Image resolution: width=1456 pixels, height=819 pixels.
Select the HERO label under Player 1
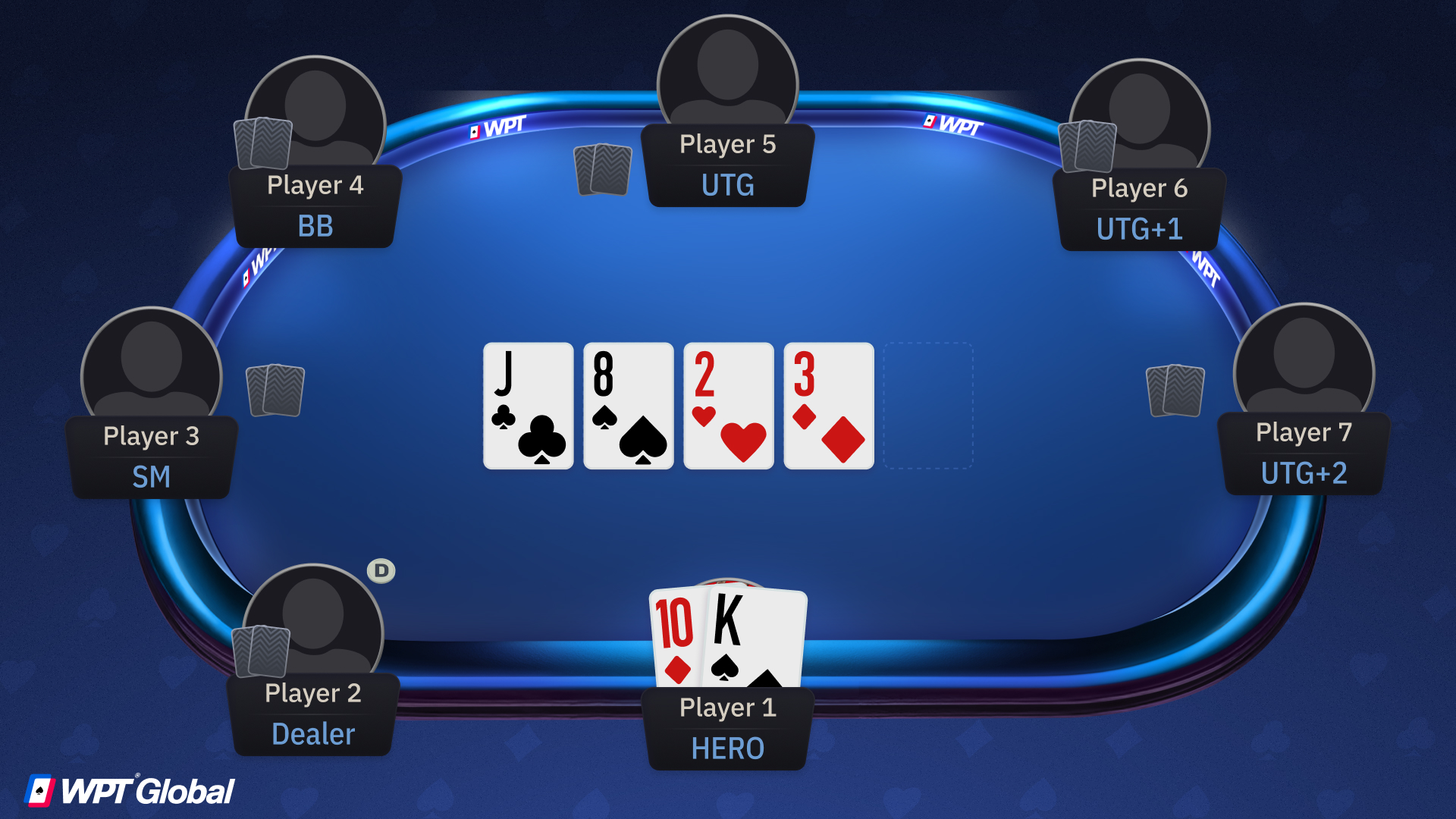726,748
